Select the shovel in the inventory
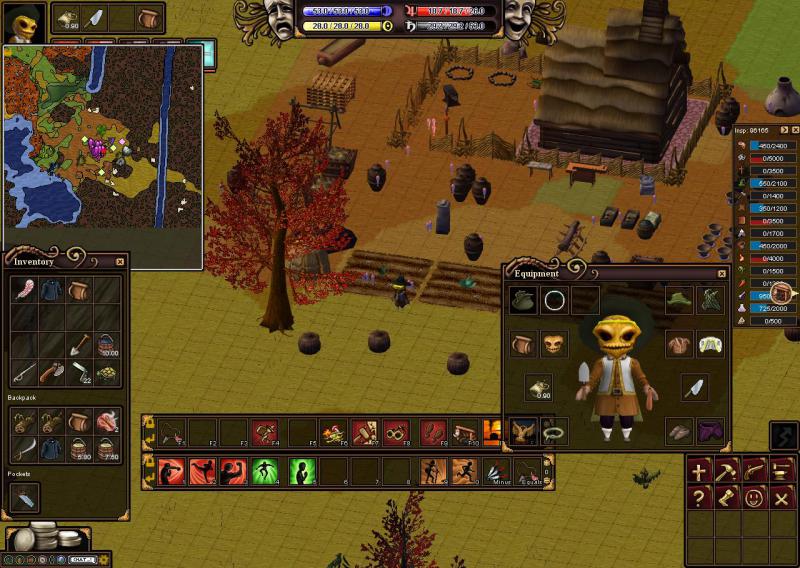Viewport: 800px width, 568px height. [80, 345]
